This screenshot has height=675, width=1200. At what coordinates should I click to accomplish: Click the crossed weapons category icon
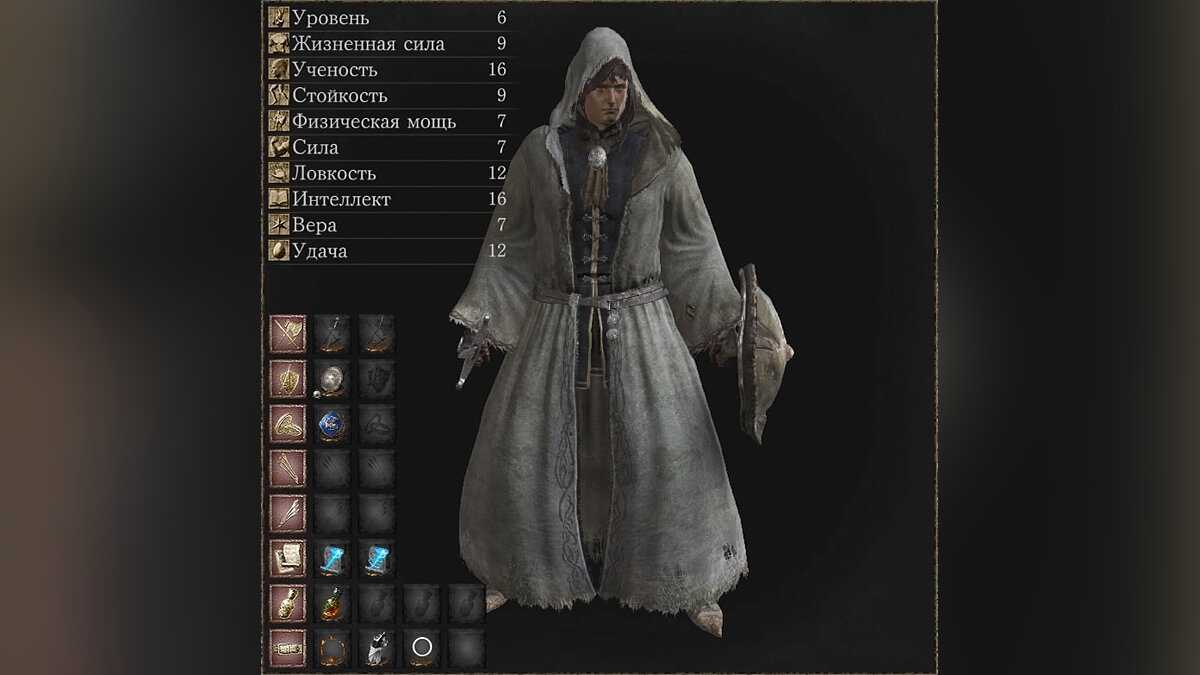click(287, 334)
